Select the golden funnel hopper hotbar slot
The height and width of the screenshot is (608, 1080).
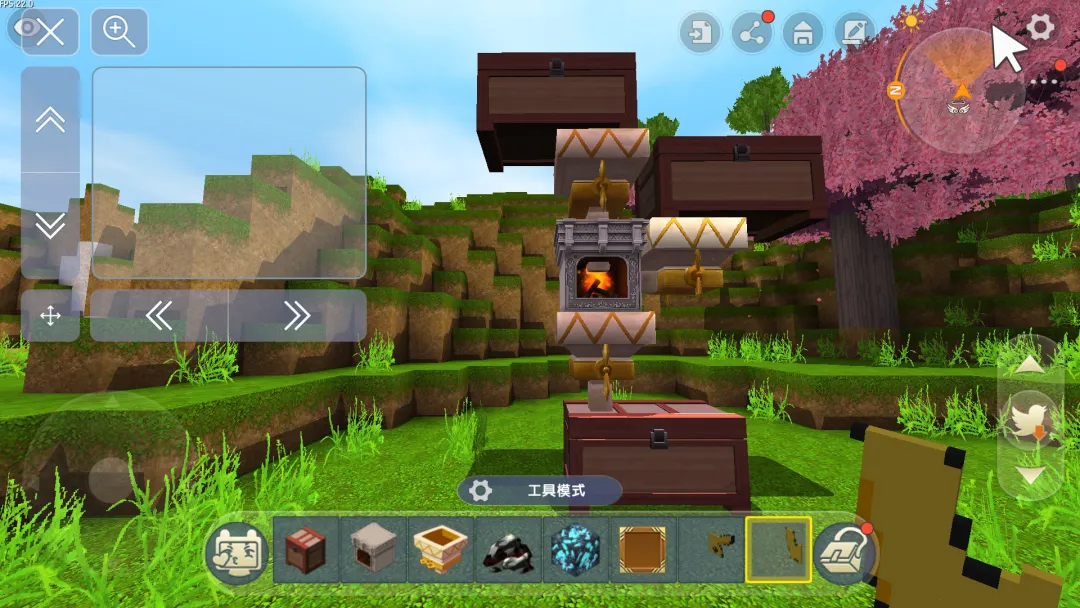click(x=440, y=550)
